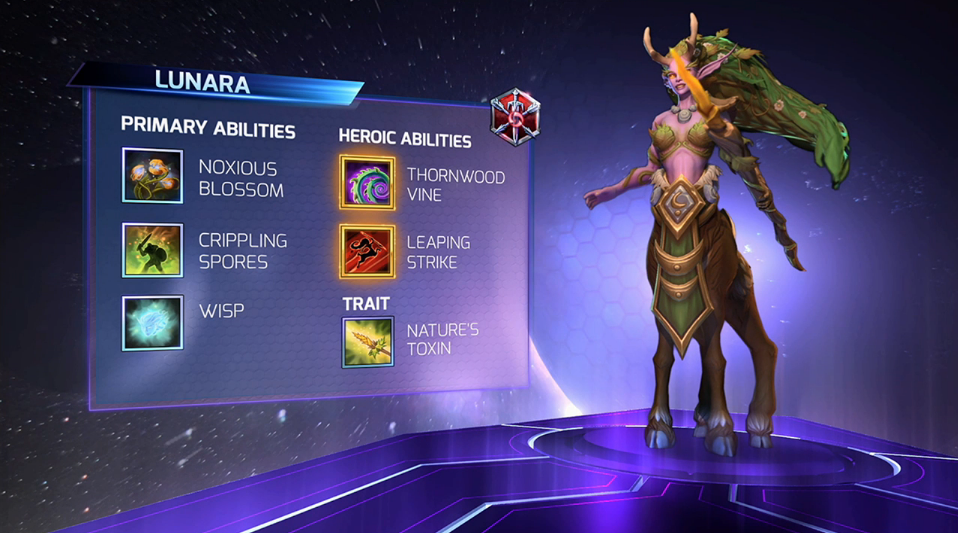Choose the Leaping Strike heroic icon

[x=368, y=252]
